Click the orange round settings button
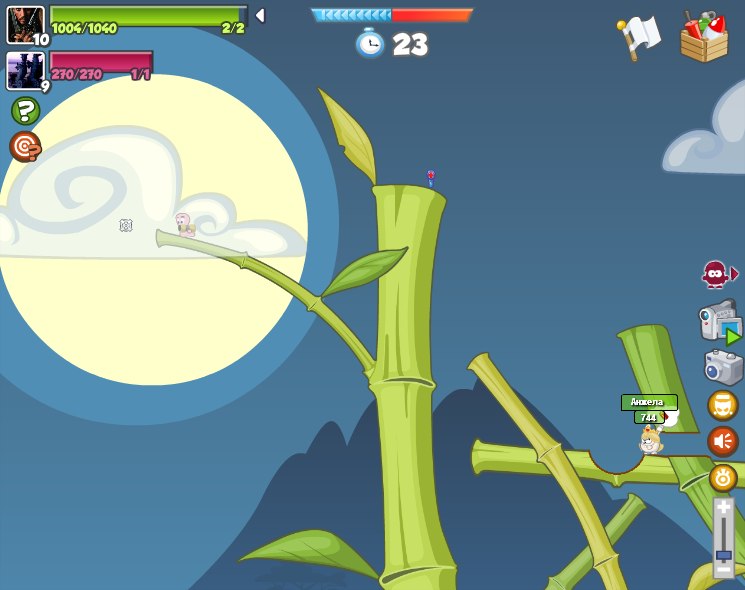This screenshot has width=745, height=590. click(723, 478)
